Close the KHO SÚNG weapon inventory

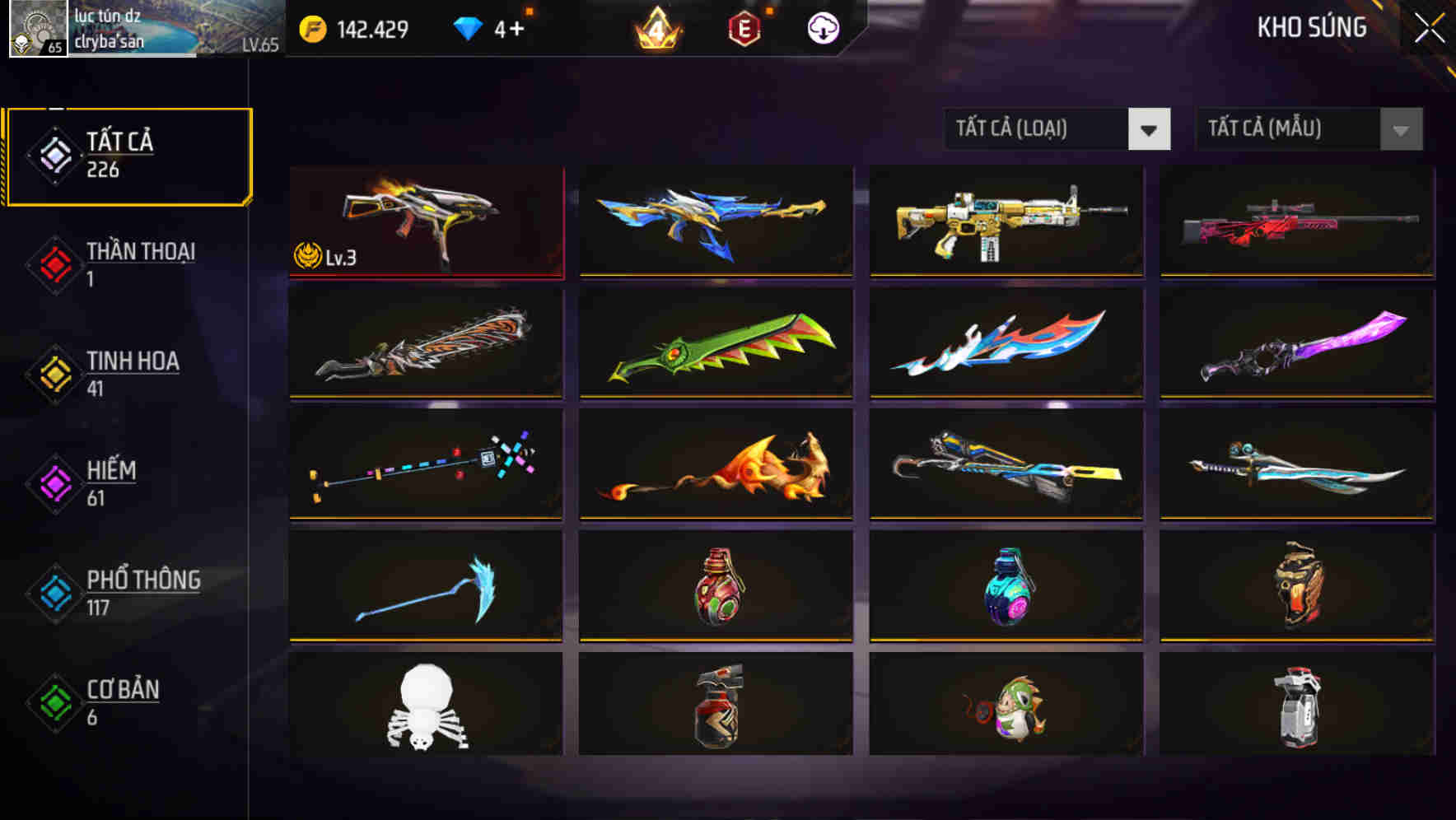(x=1430, y=27)
